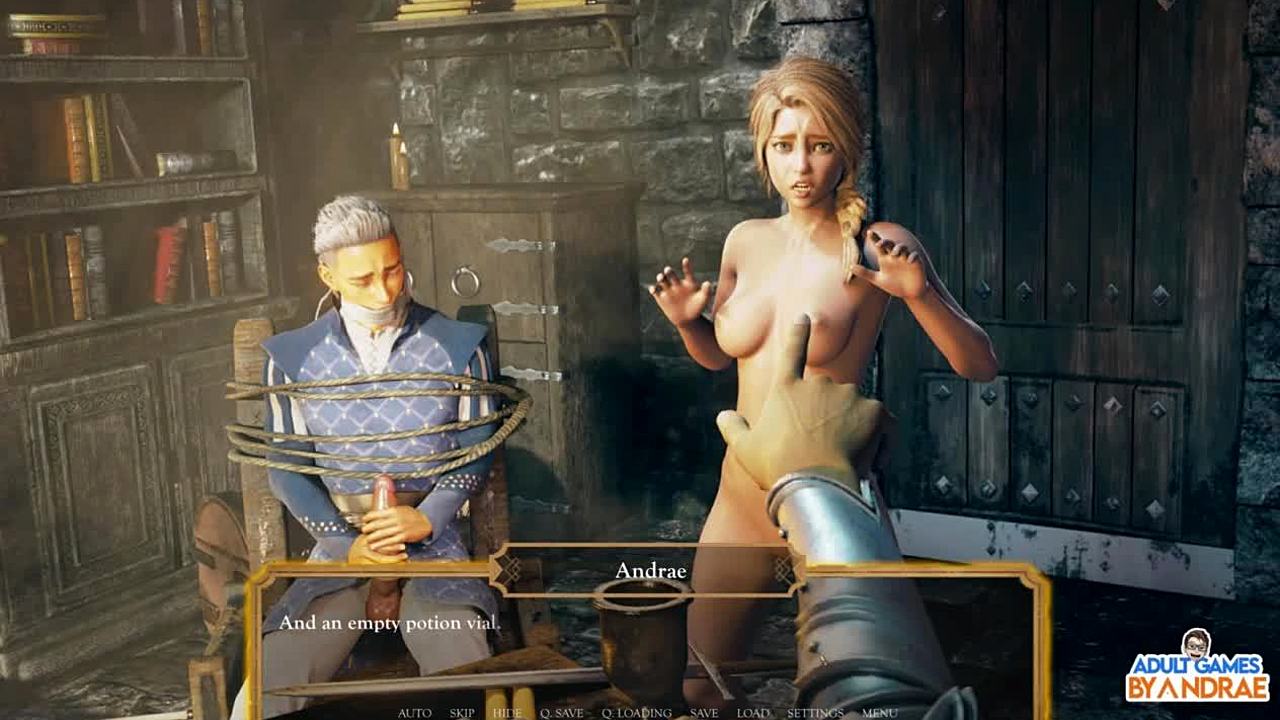The height and width of the screenshot is (720, 1280).
Task: Click the SKIP button
Action: click(x=462, y=713)
